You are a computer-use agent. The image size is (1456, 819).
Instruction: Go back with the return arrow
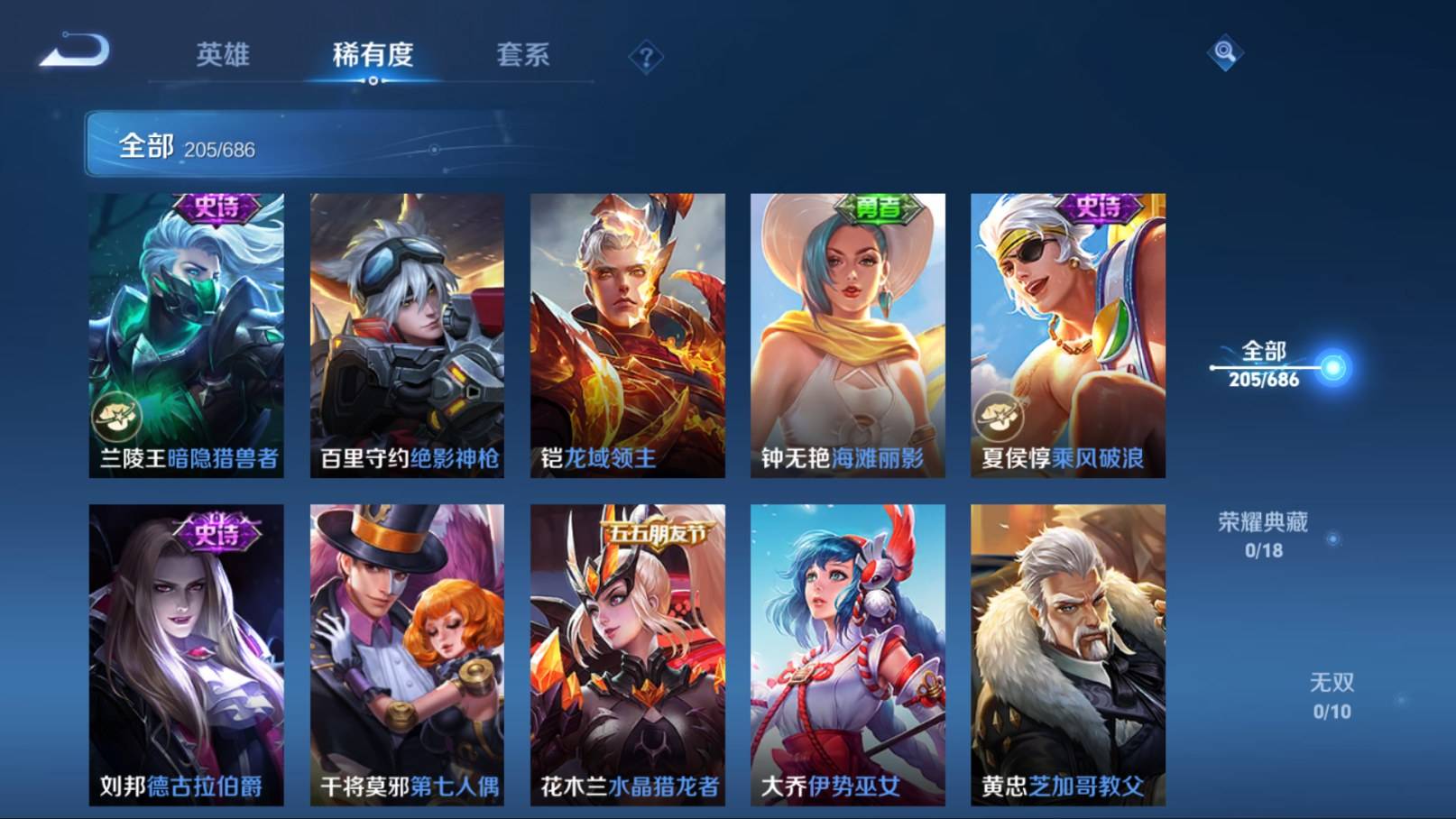coord(75,51)
